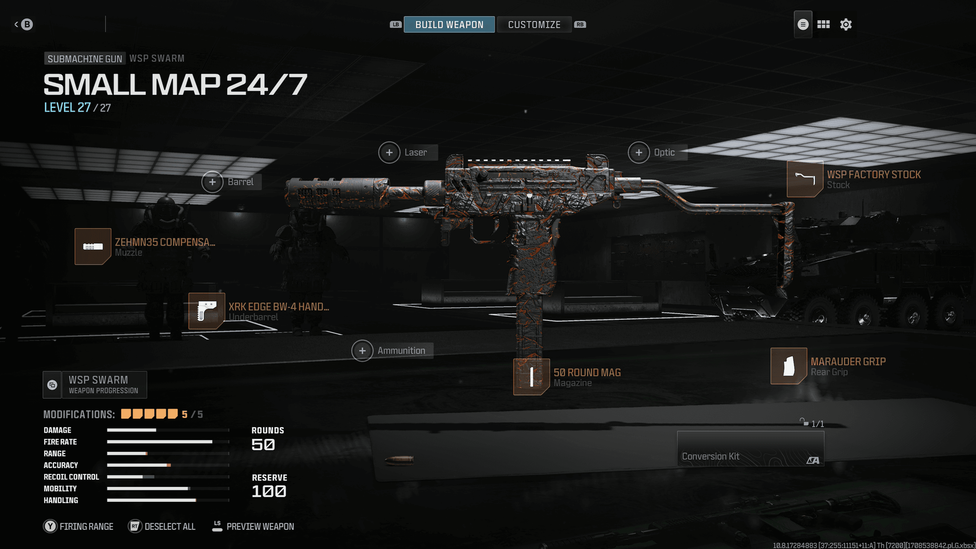Add an Optic attachment

639,152
